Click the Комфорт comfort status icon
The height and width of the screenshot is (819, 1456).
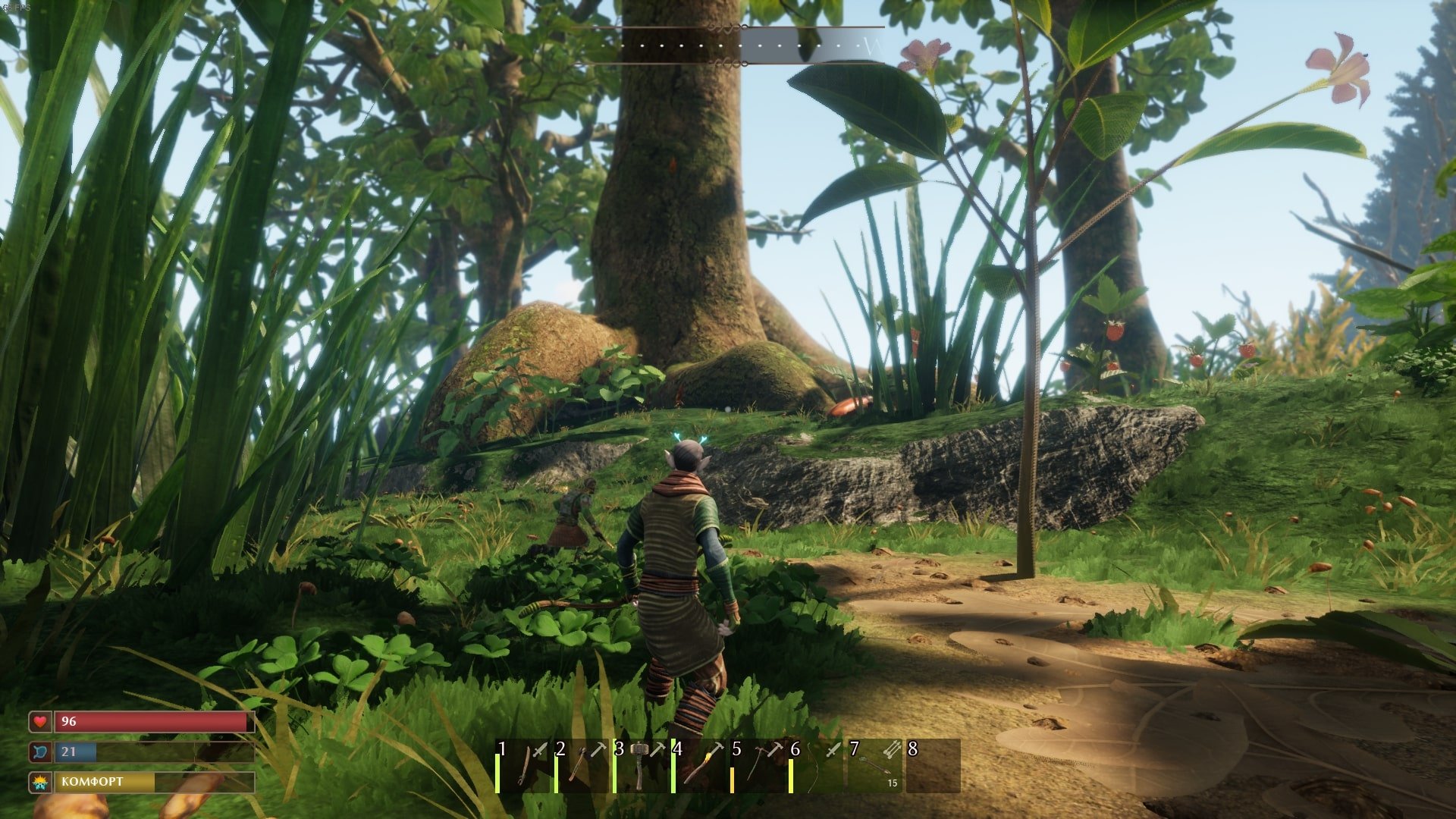click(x=39, y=782)
